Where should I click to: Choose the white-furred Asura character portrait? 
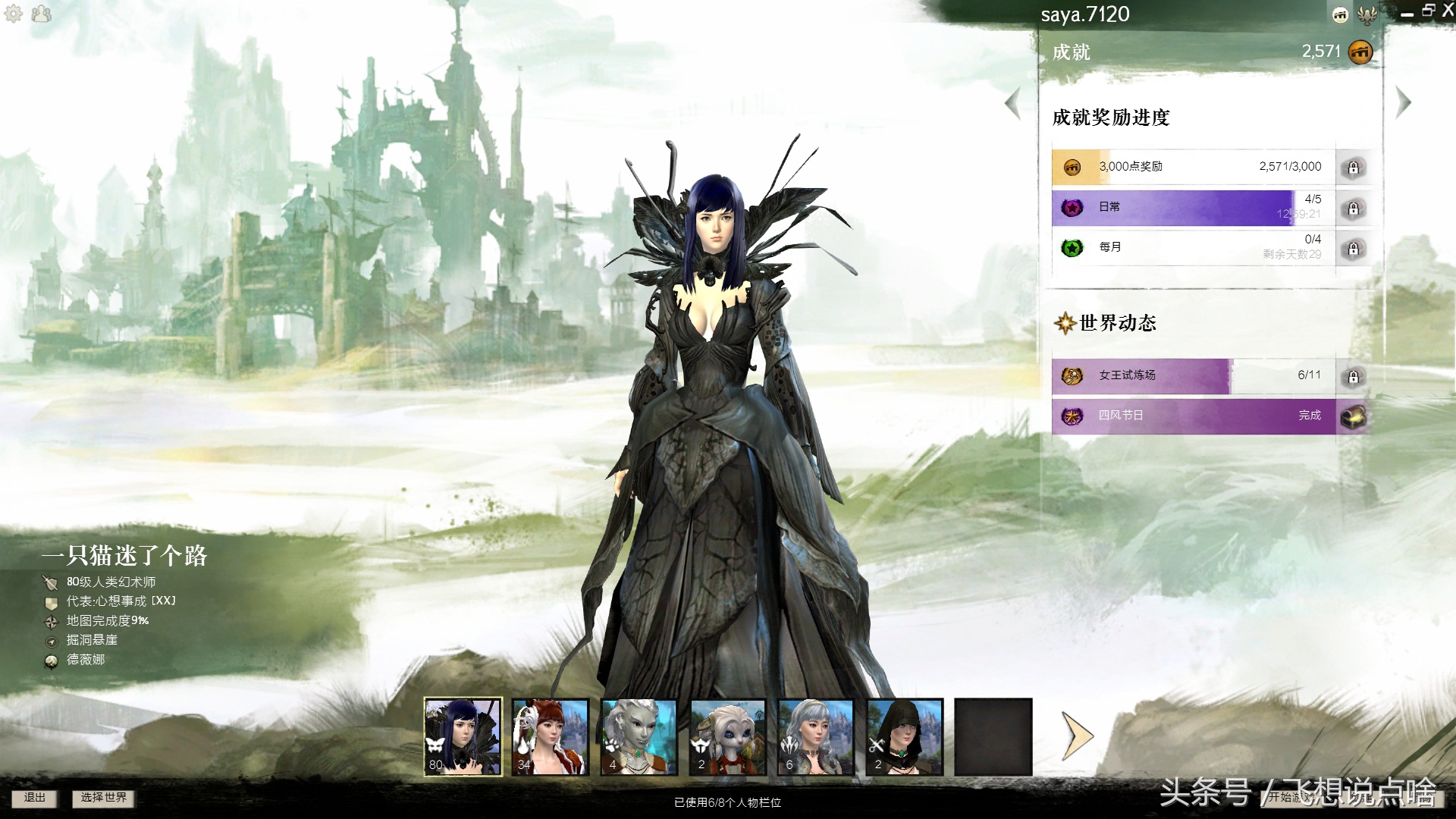pos(728,736)
